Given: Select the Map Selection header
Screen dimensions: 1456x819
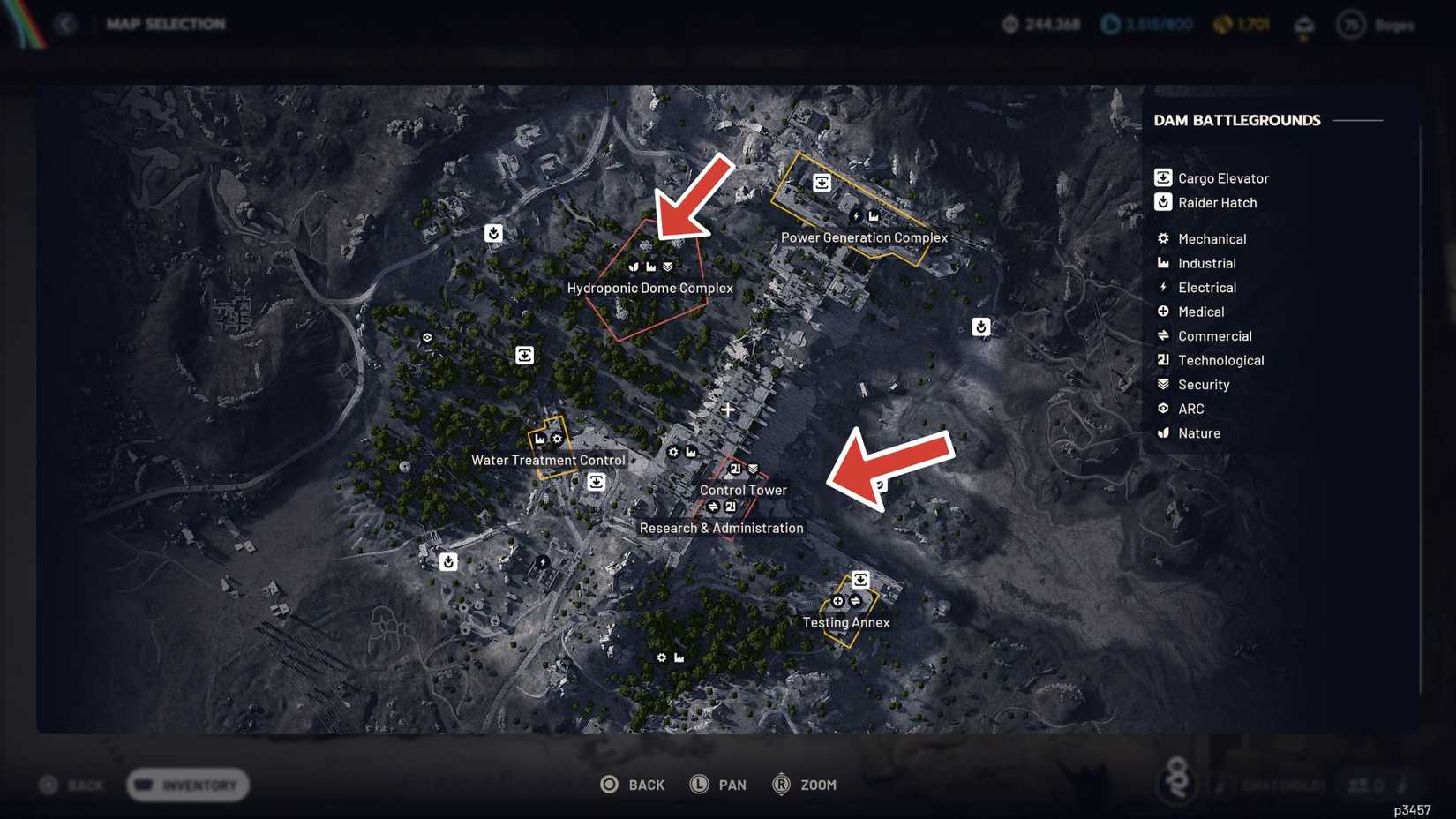Looking at the screenshot, I should pos(166,24).
